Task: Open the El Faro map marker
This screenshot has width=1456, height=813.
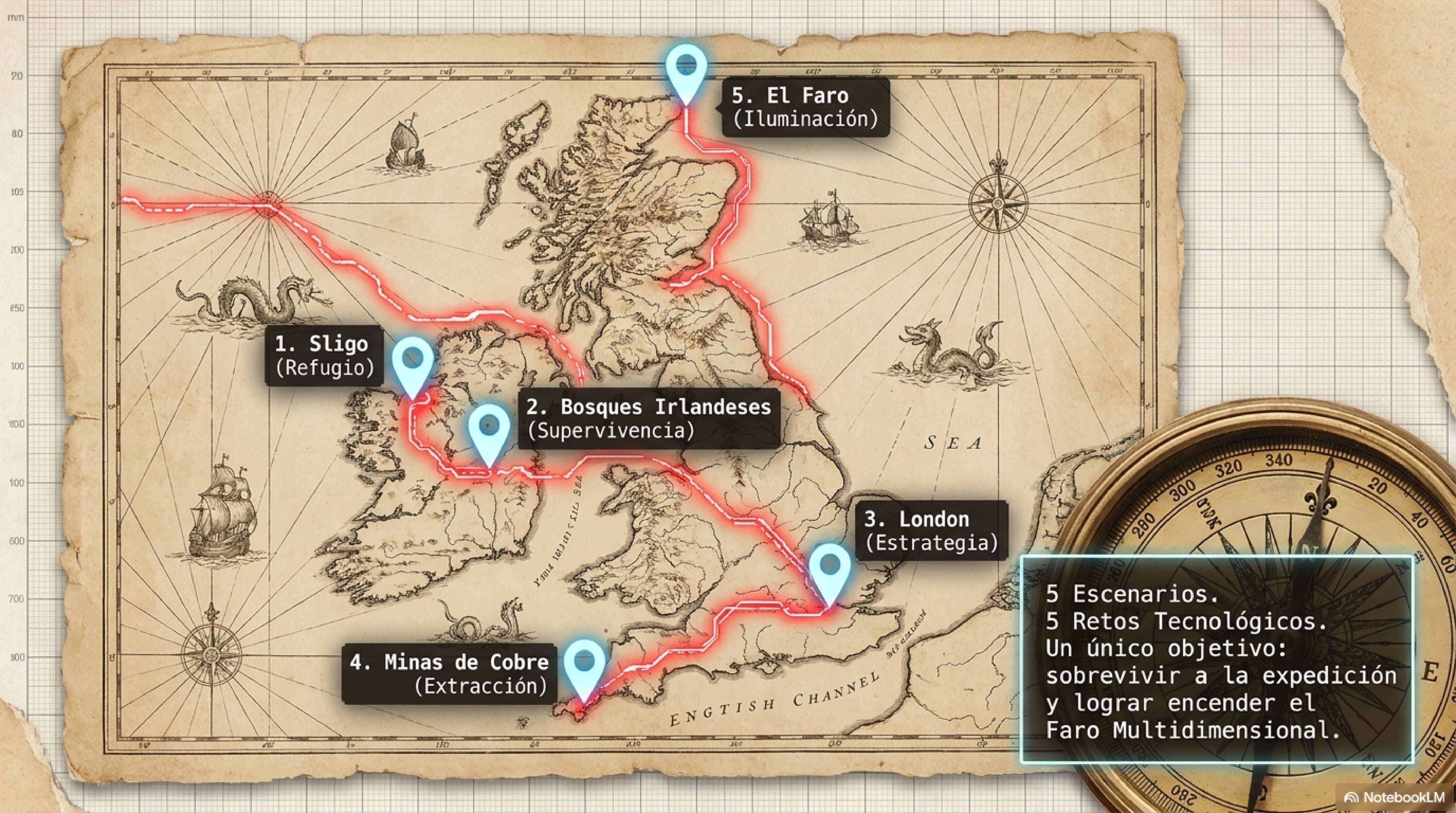Action: 686,71
